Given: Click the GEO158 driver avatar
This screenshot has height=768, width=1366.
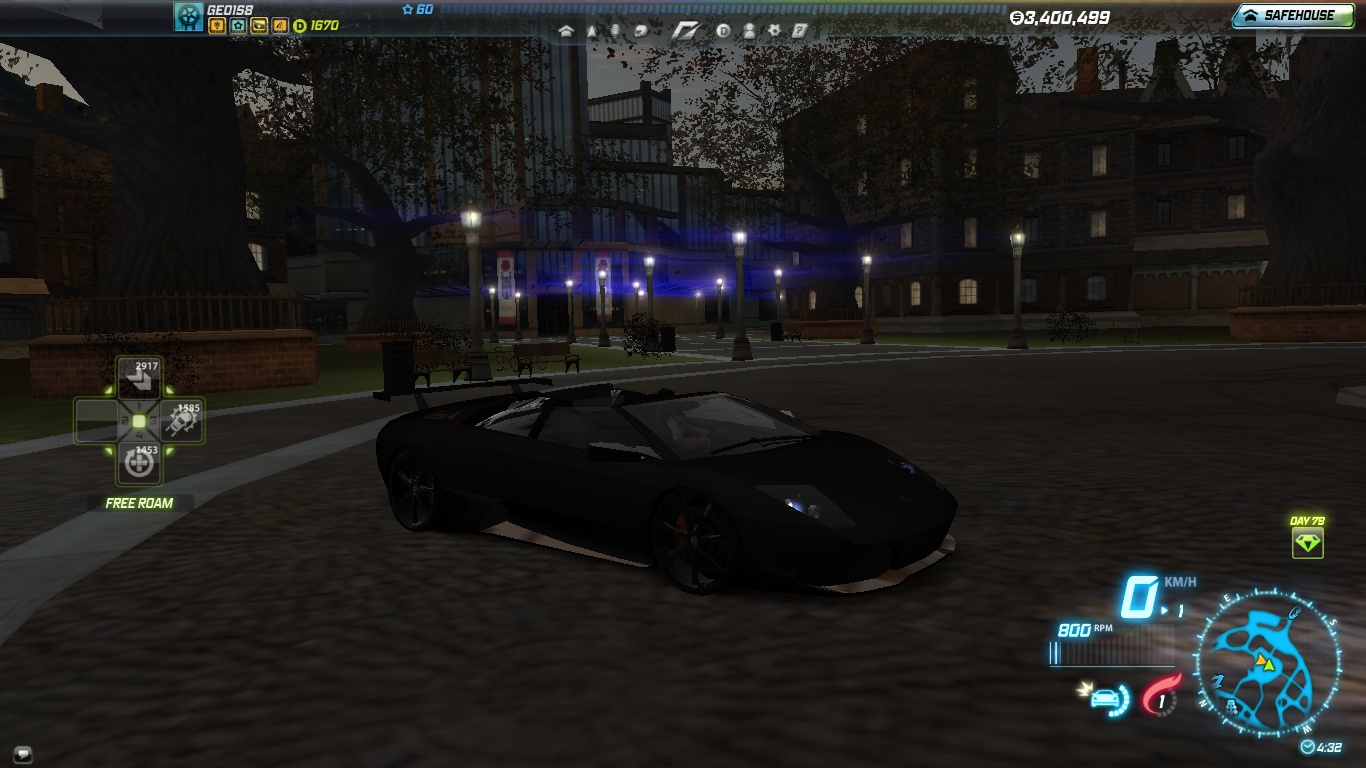Looking at the screenshot, I should (188, 16).
